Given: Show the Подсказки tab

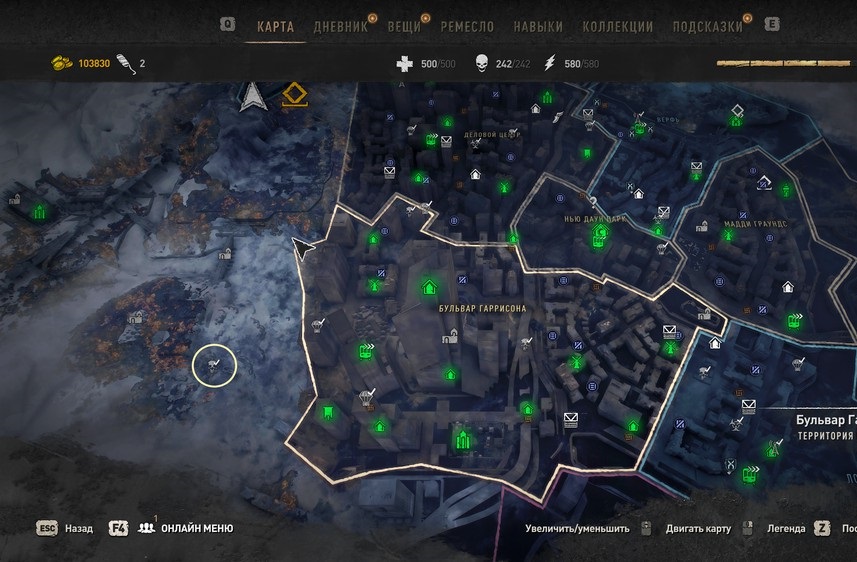Looking at the screenshot, I should 706,27.
